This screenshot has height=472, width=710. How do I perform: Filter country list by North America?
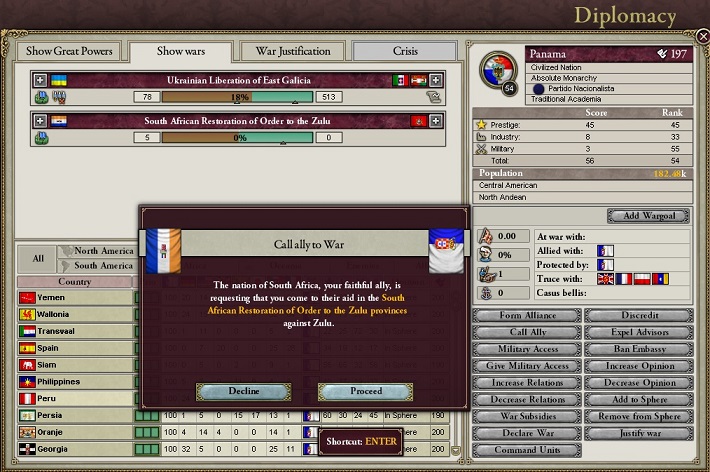(x=104, y=251)
